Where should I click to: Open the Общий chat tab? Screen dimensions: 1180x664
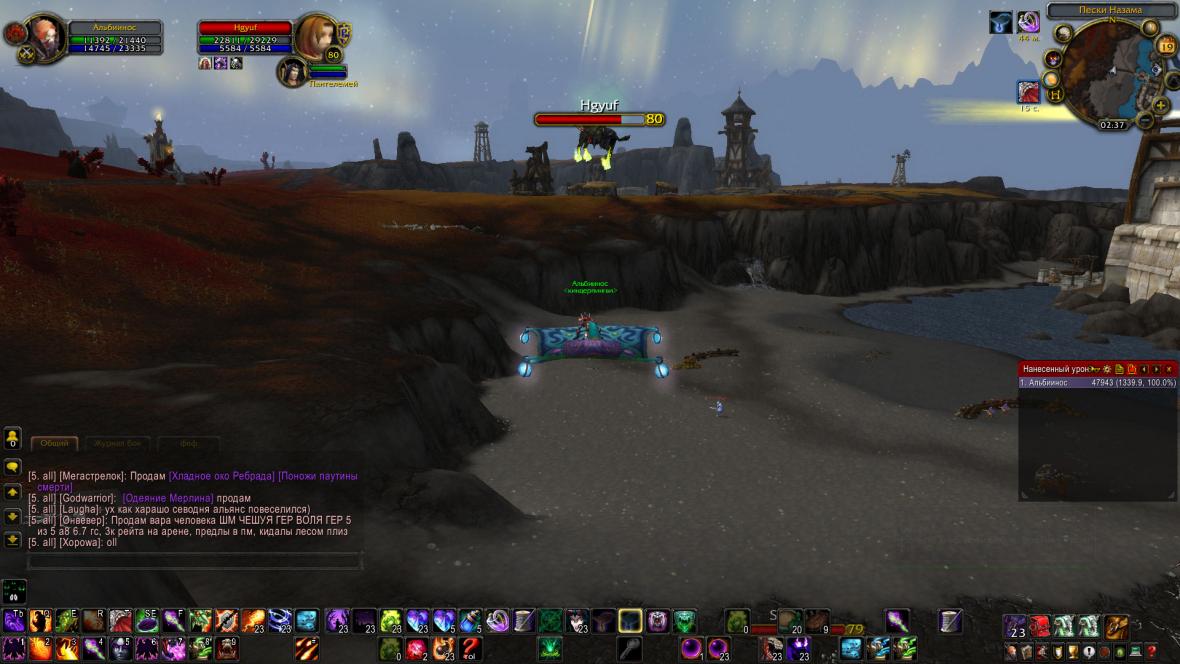click(x=55, y=443)
